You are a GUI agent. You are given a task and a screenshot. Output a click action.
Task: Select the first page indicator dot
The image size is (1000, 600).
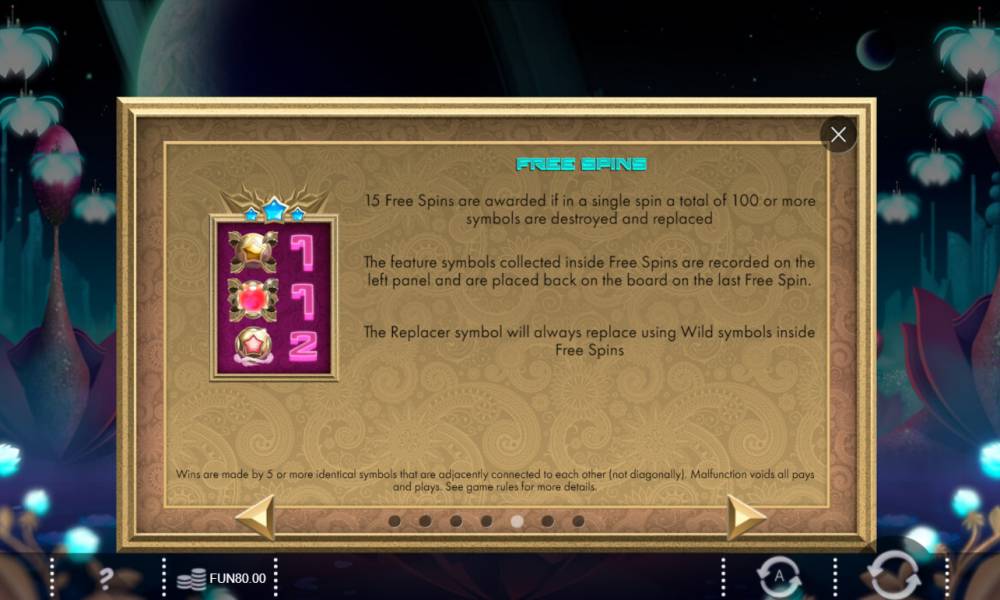[394, 521]
